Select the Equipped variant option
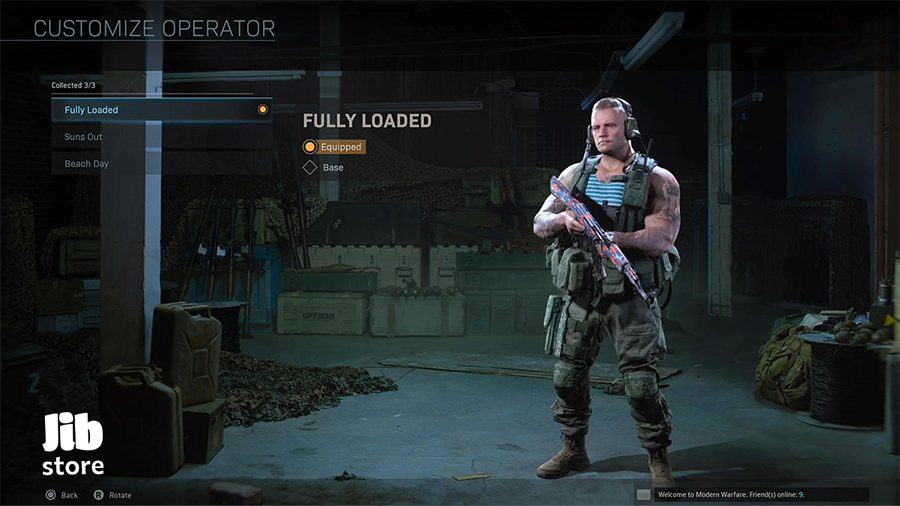This screenshot has height=506, width=900. pyautogui.click(x=333, y=147)
